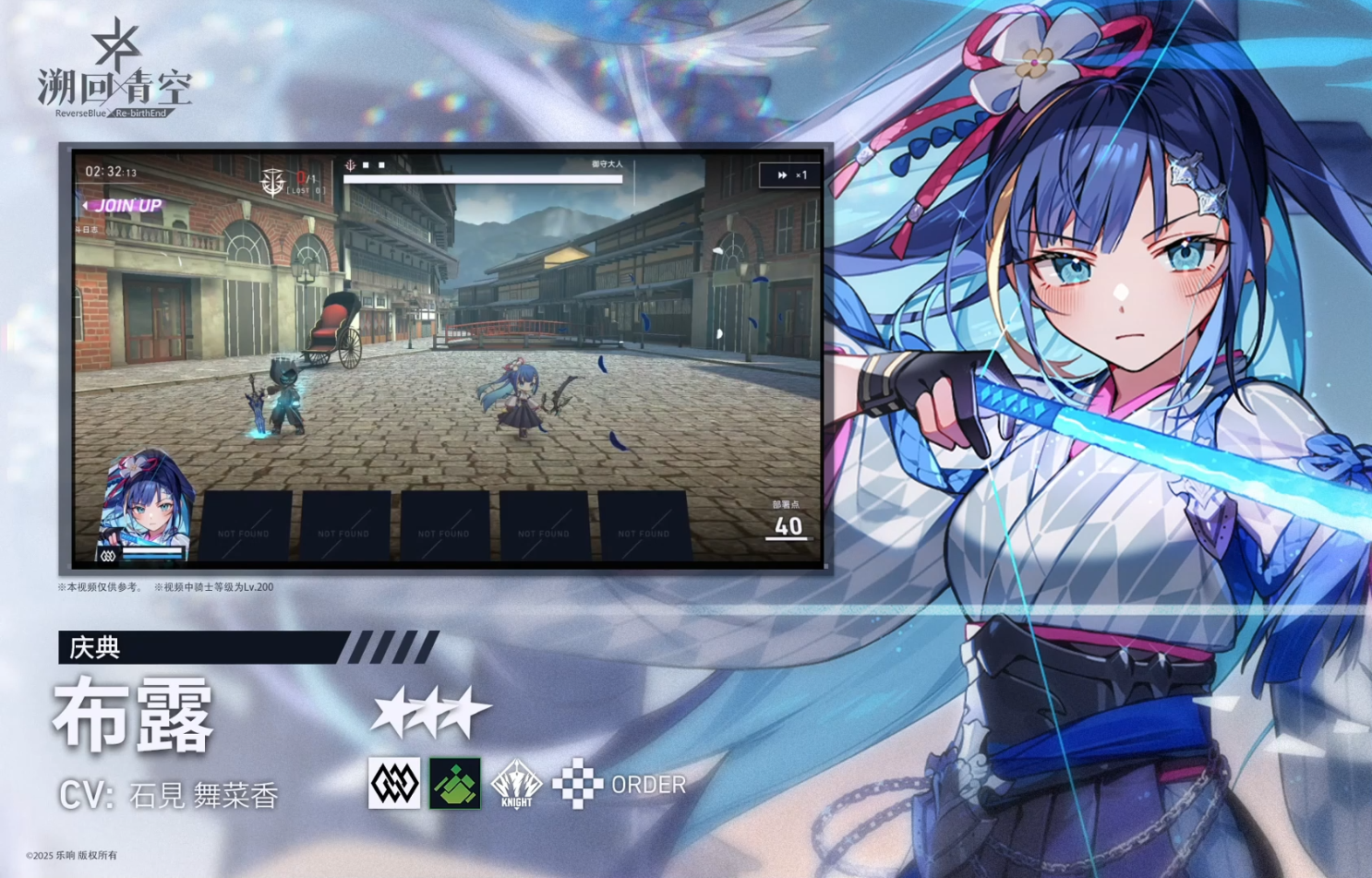
Task: Toggle the second checkpoint square above the boss bar
Action: [381, 166]
